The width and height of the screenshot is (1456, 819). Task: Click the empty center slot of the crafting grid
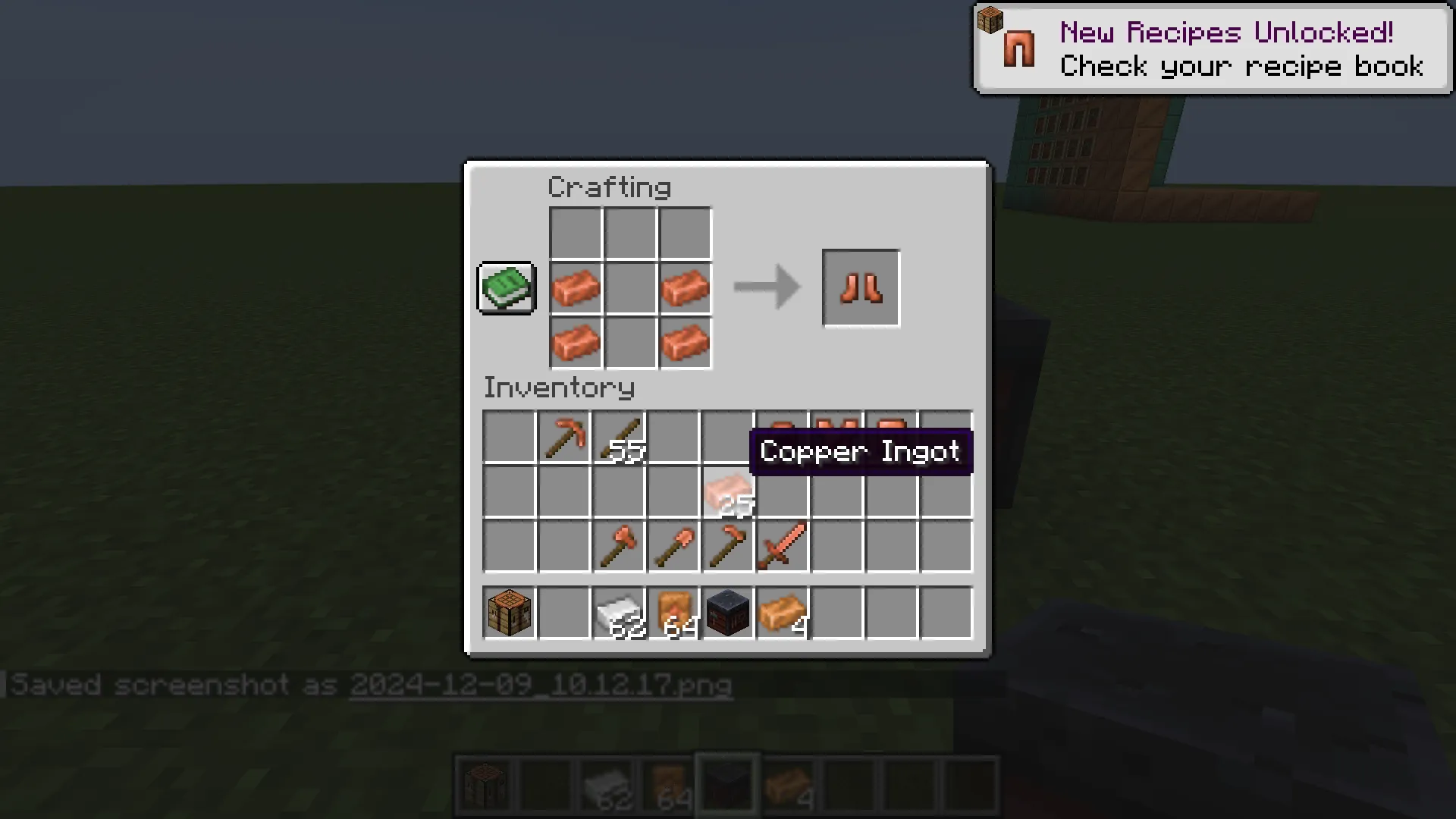630,287
